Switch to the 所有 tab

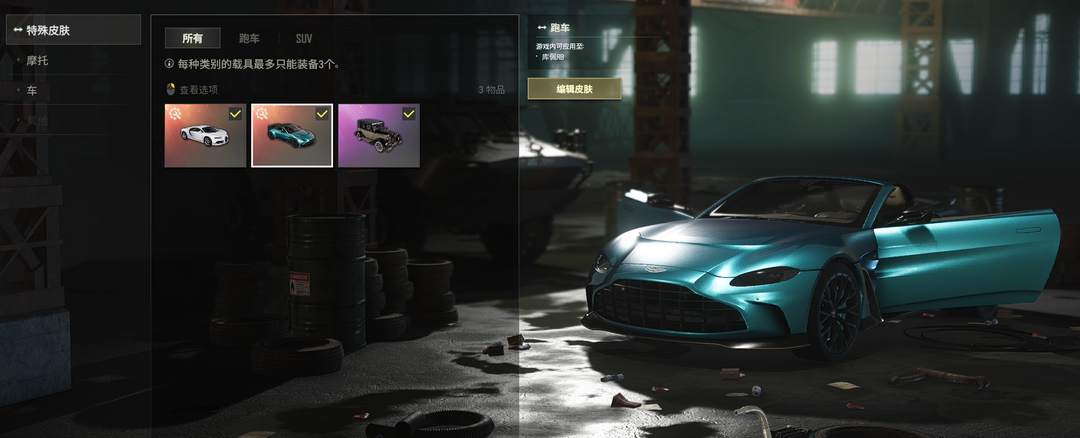(x=192, y=38)
